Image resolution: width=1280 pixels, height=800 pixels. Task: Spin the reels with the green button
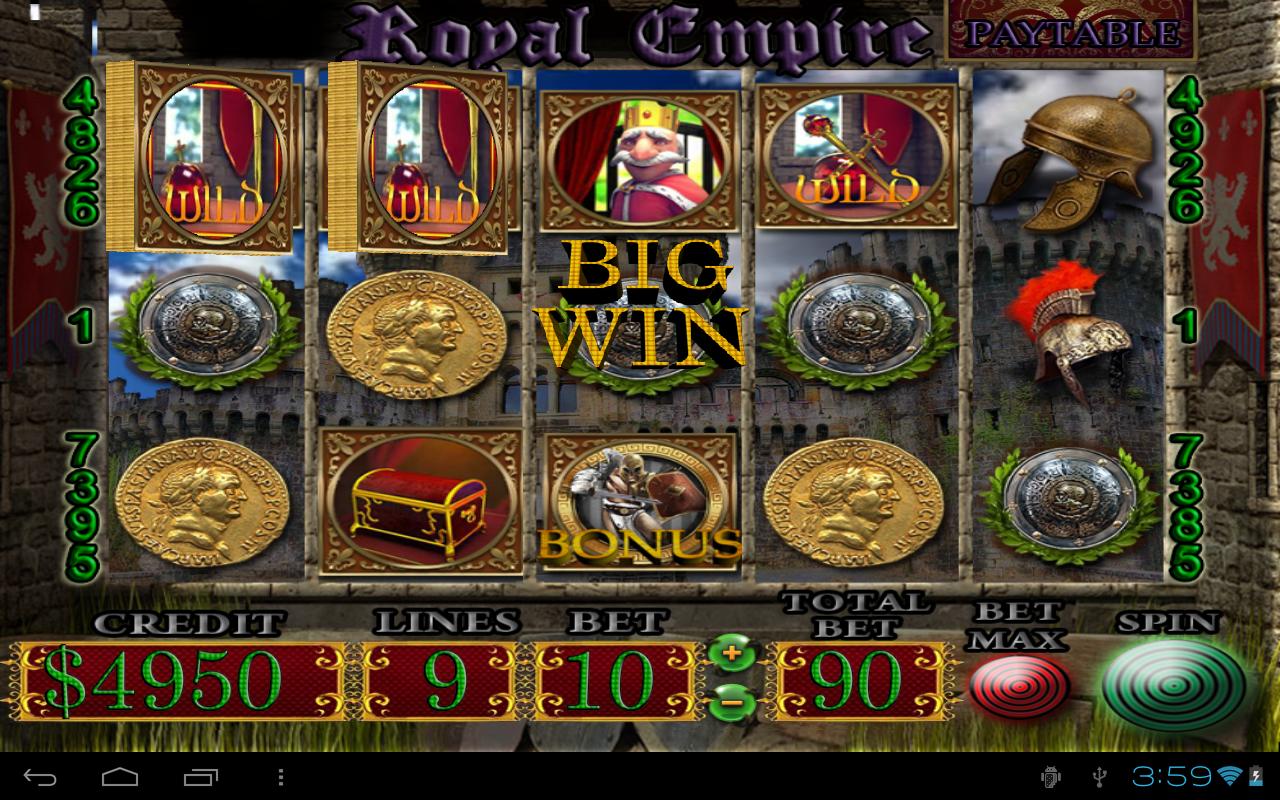[x=1172, y=686]
